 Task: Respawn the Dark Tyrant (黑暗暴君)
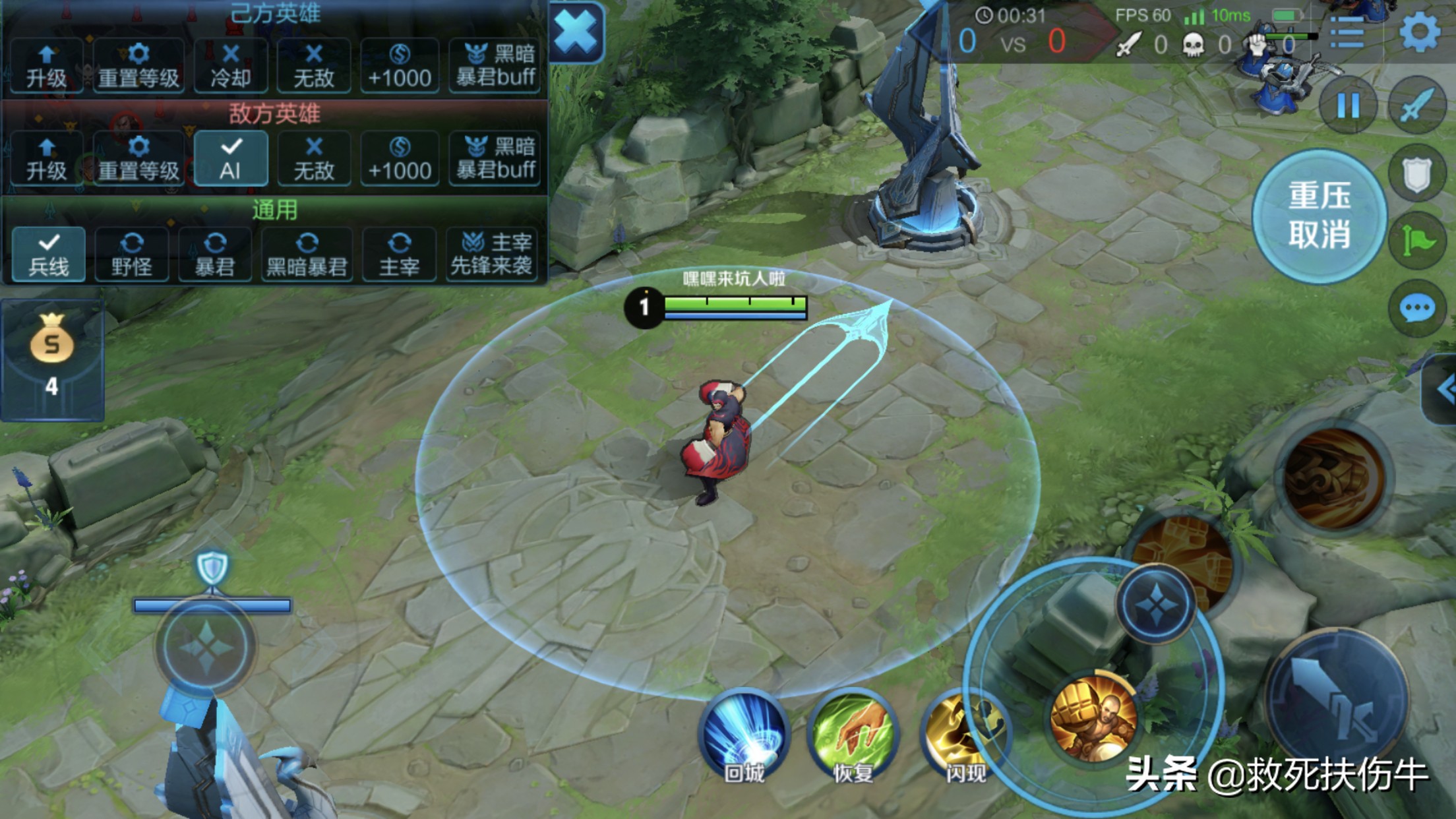pyautogui.click(x=307, y=255)
